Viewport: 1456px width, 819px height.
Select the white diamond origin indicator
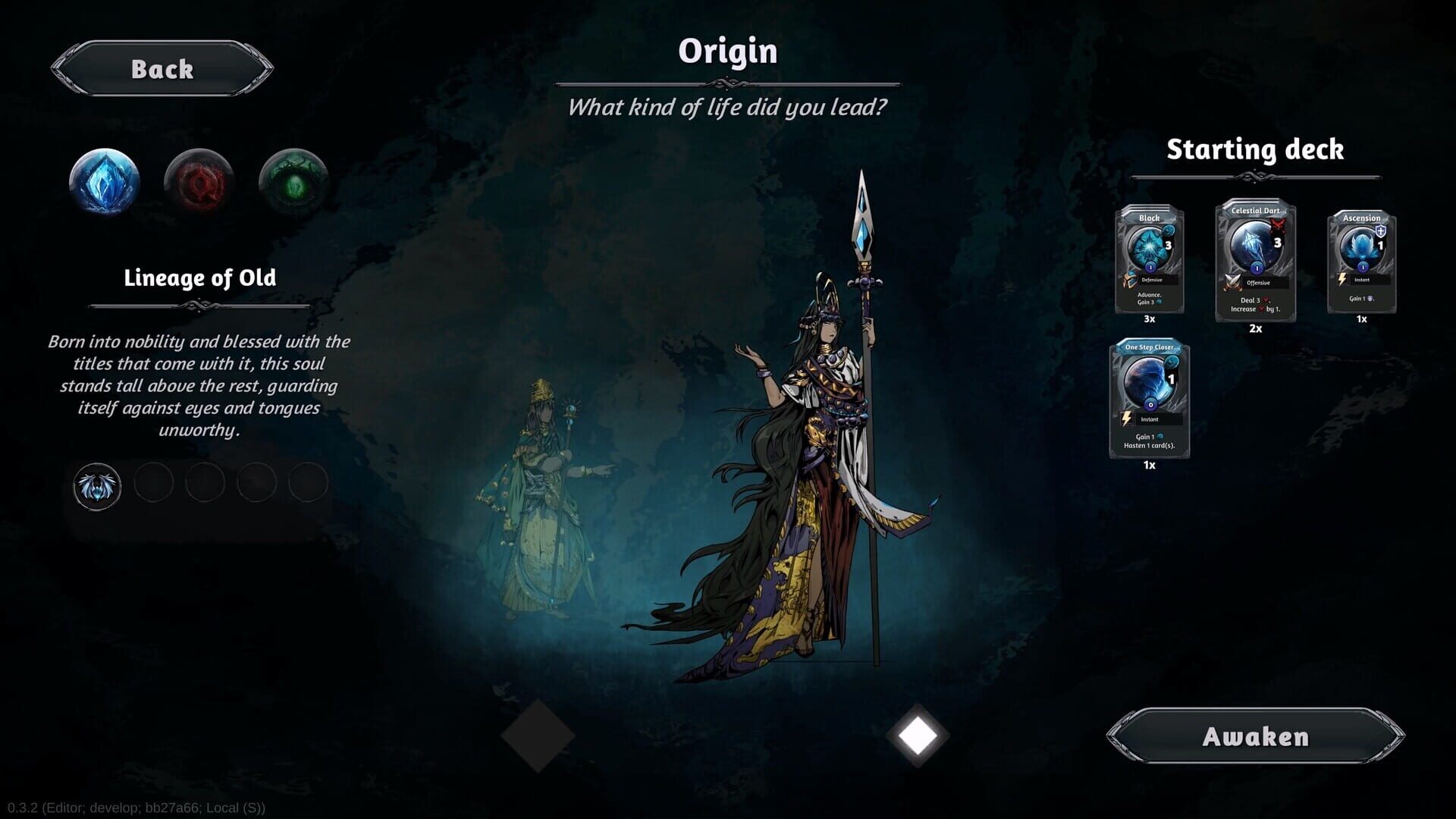coord(918,734)
